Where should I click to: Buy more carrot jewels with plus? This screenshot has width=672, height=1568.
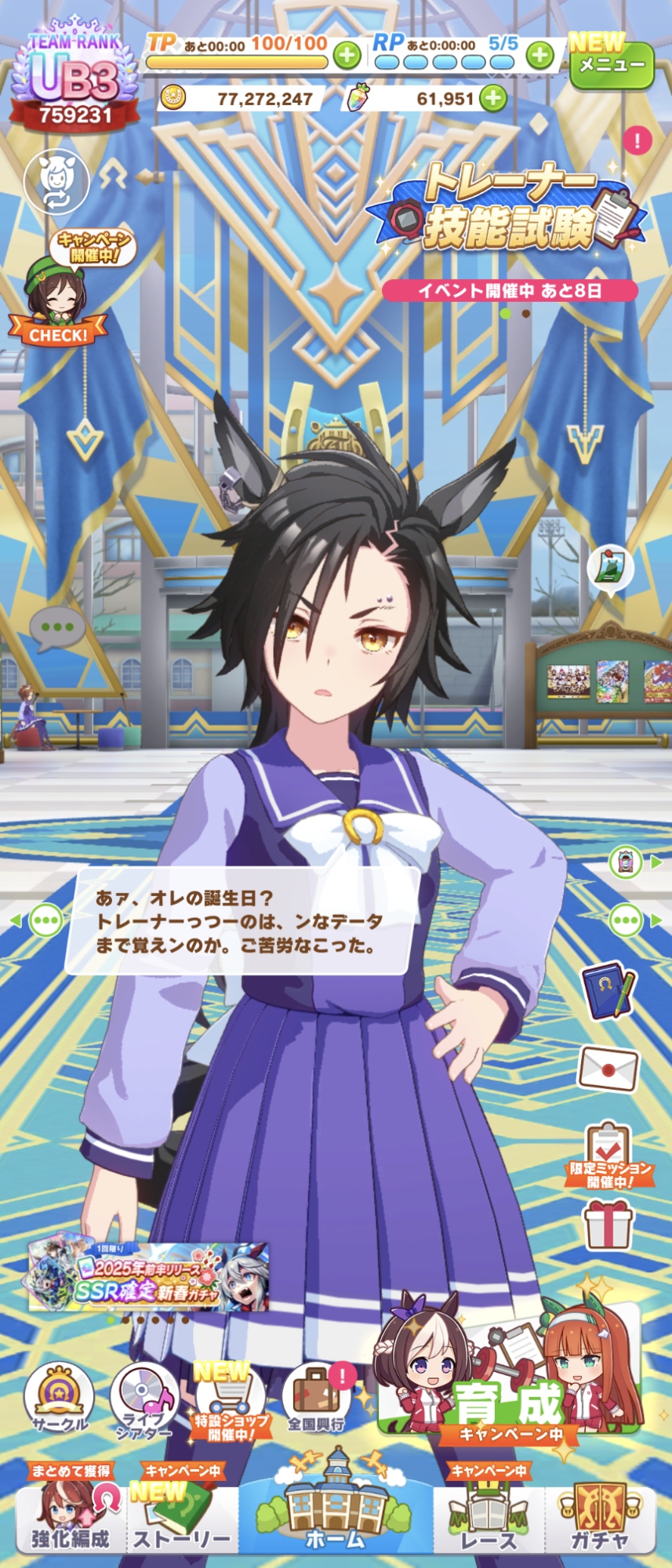493,99
